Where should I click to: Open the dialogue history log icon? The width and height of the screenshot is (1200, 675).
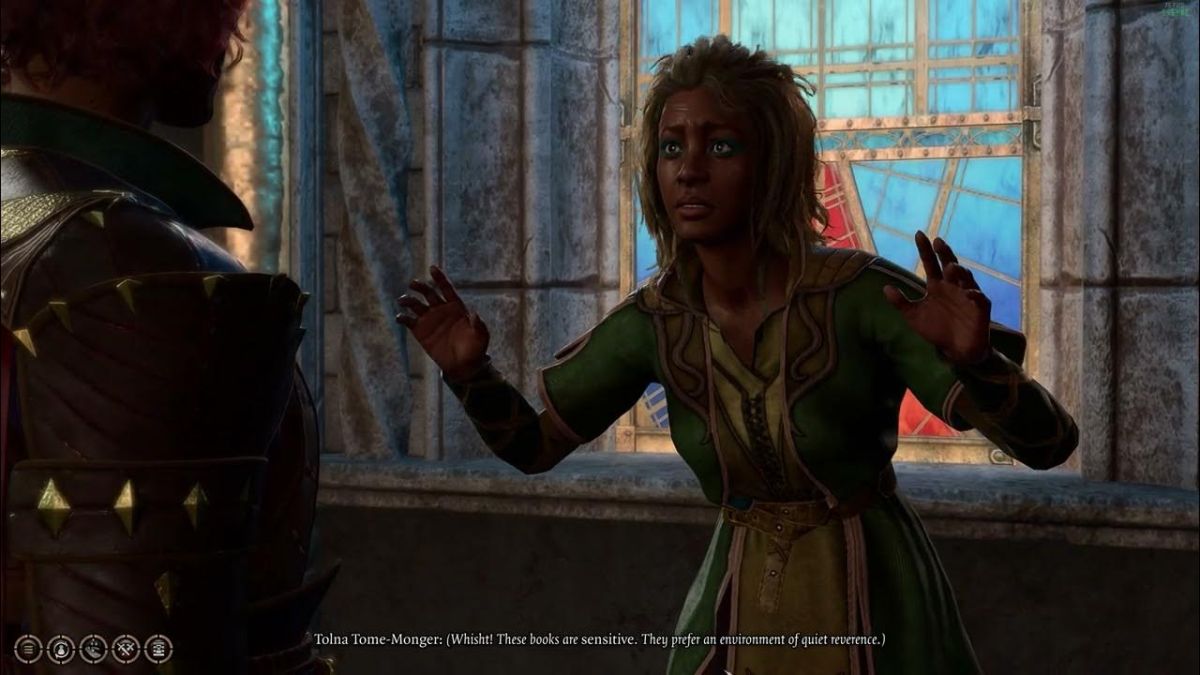(158, 648)
